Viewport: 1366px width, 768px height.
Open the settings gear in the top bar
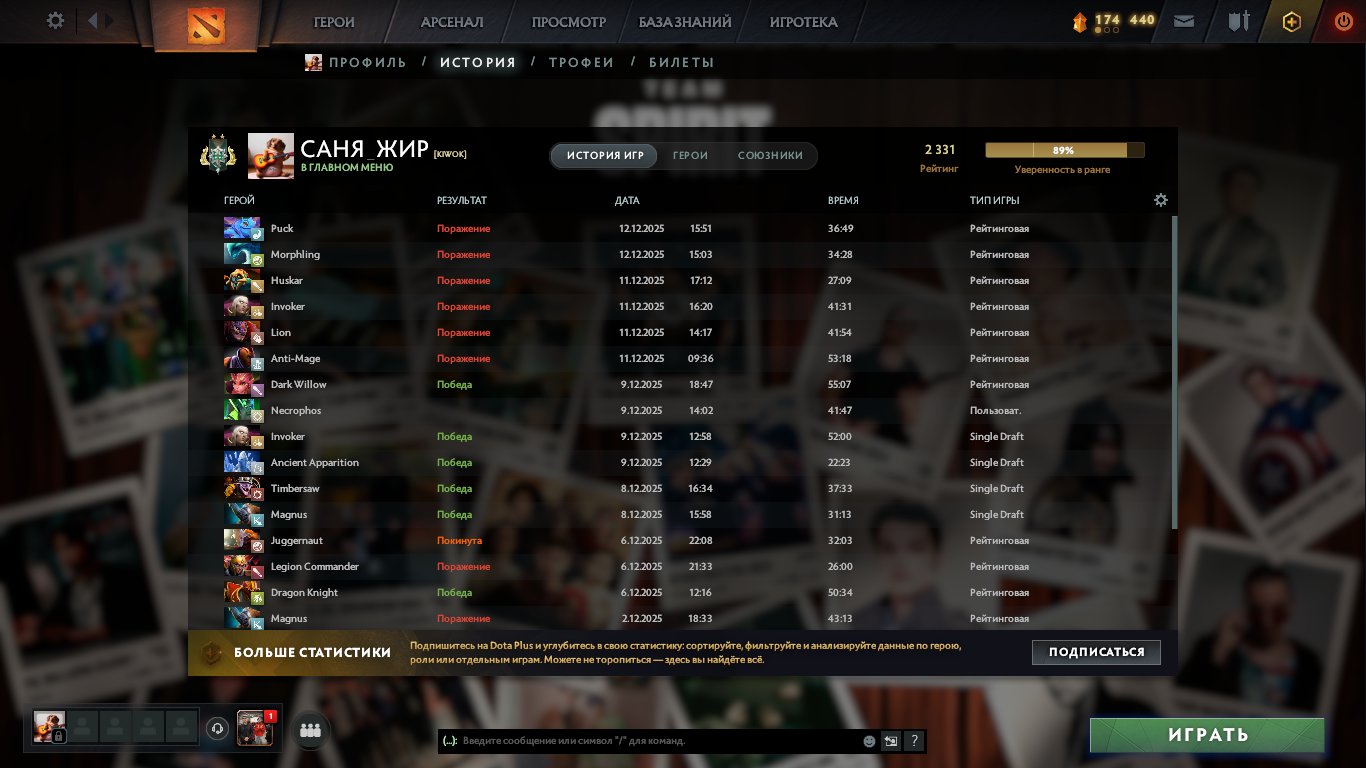(x=55, y=20)
